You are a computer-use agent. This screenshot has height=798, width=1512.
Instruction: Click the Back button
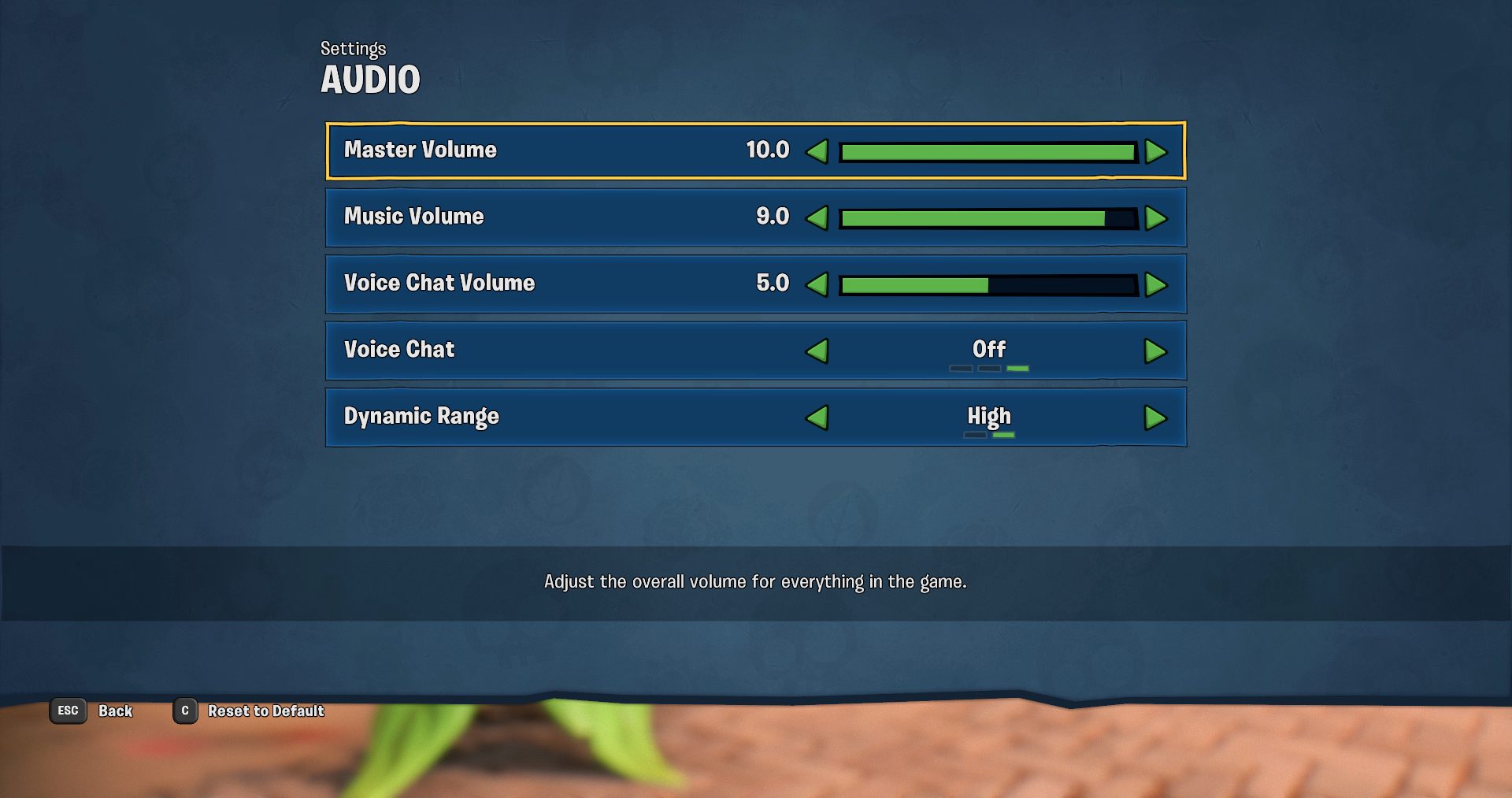coord(115,711)
